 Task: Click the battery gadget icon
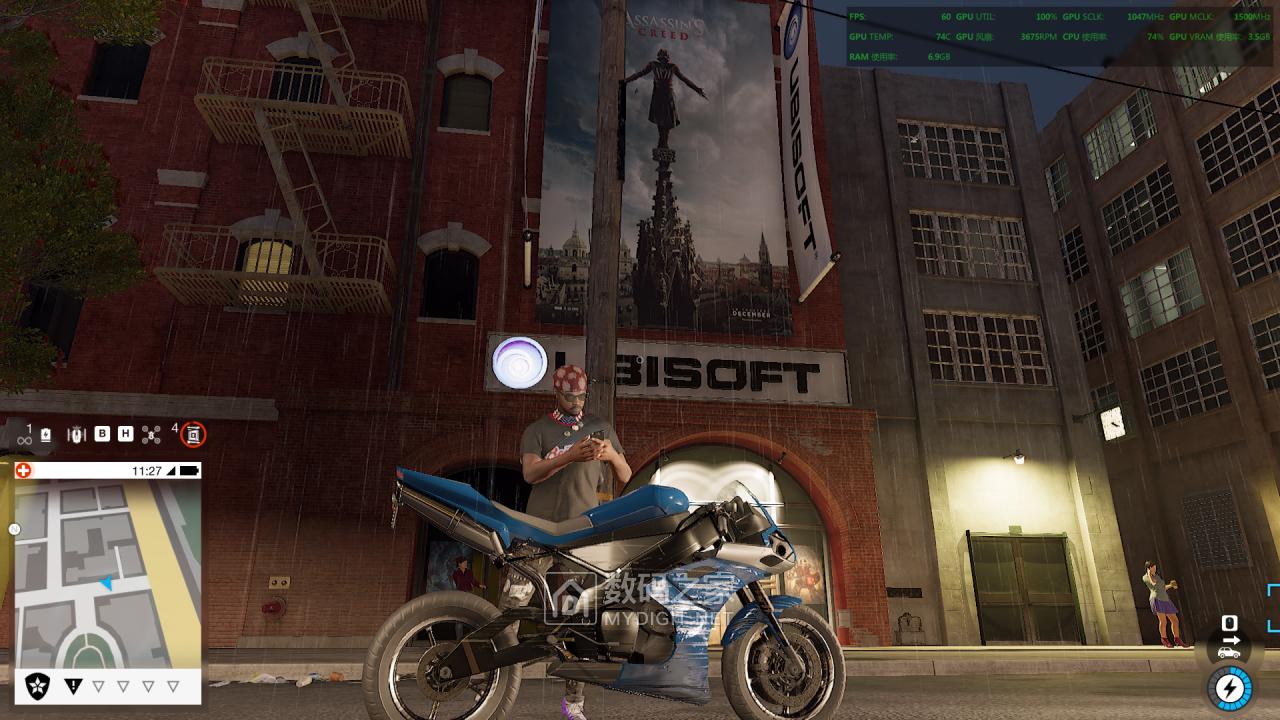pyautogui.click(x=46, y=435)
